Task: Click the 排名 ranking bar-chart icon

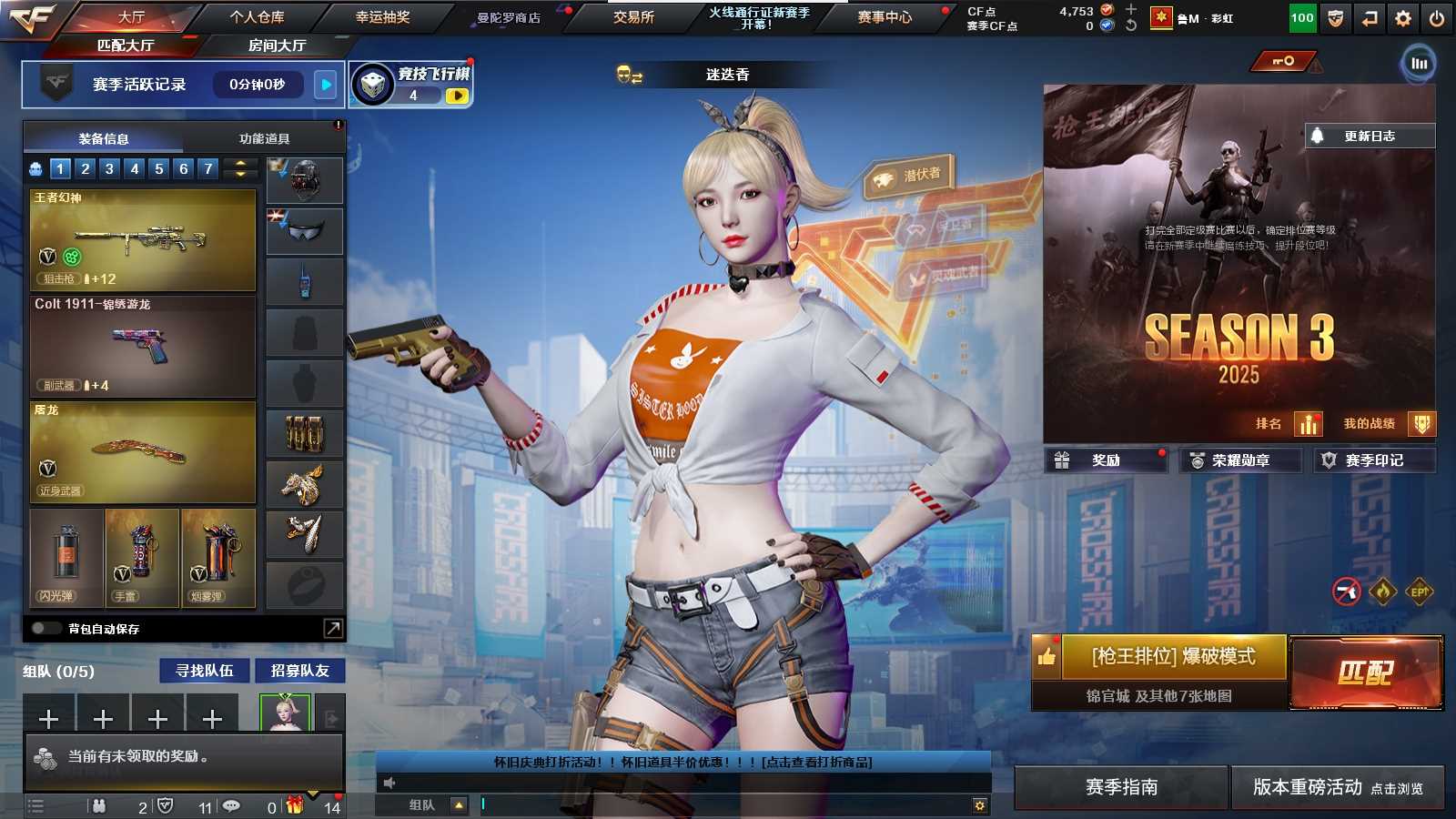Action: tap(1308, 423)
